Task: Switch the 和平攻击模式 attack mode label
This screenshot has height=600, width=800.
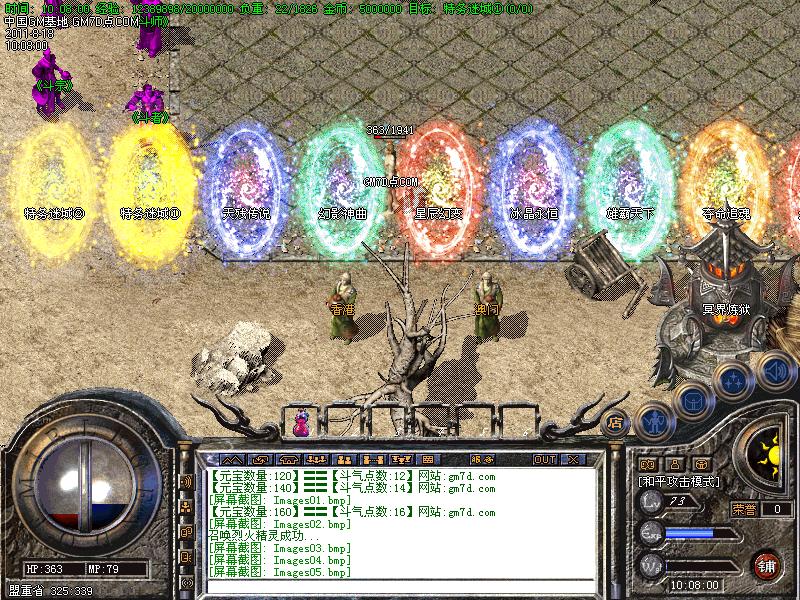Action: coord(680,481)
